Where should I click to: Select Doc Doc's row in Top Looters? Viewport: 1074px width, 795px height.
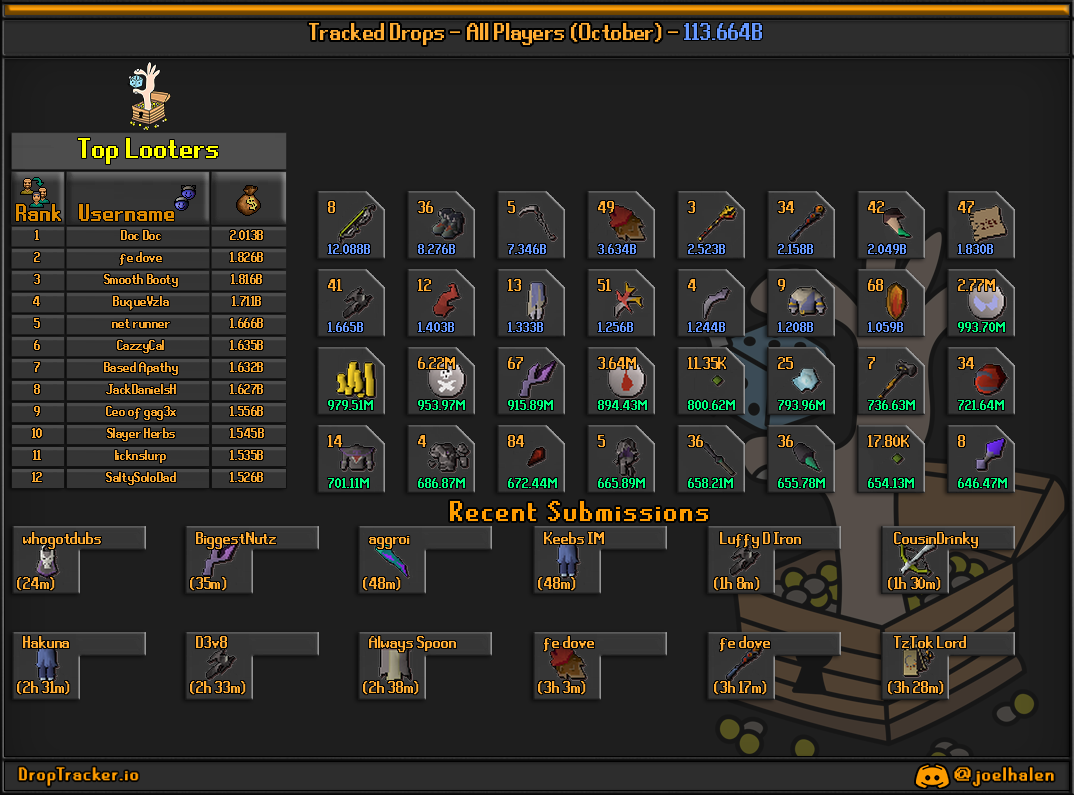(x=140, y=236)
